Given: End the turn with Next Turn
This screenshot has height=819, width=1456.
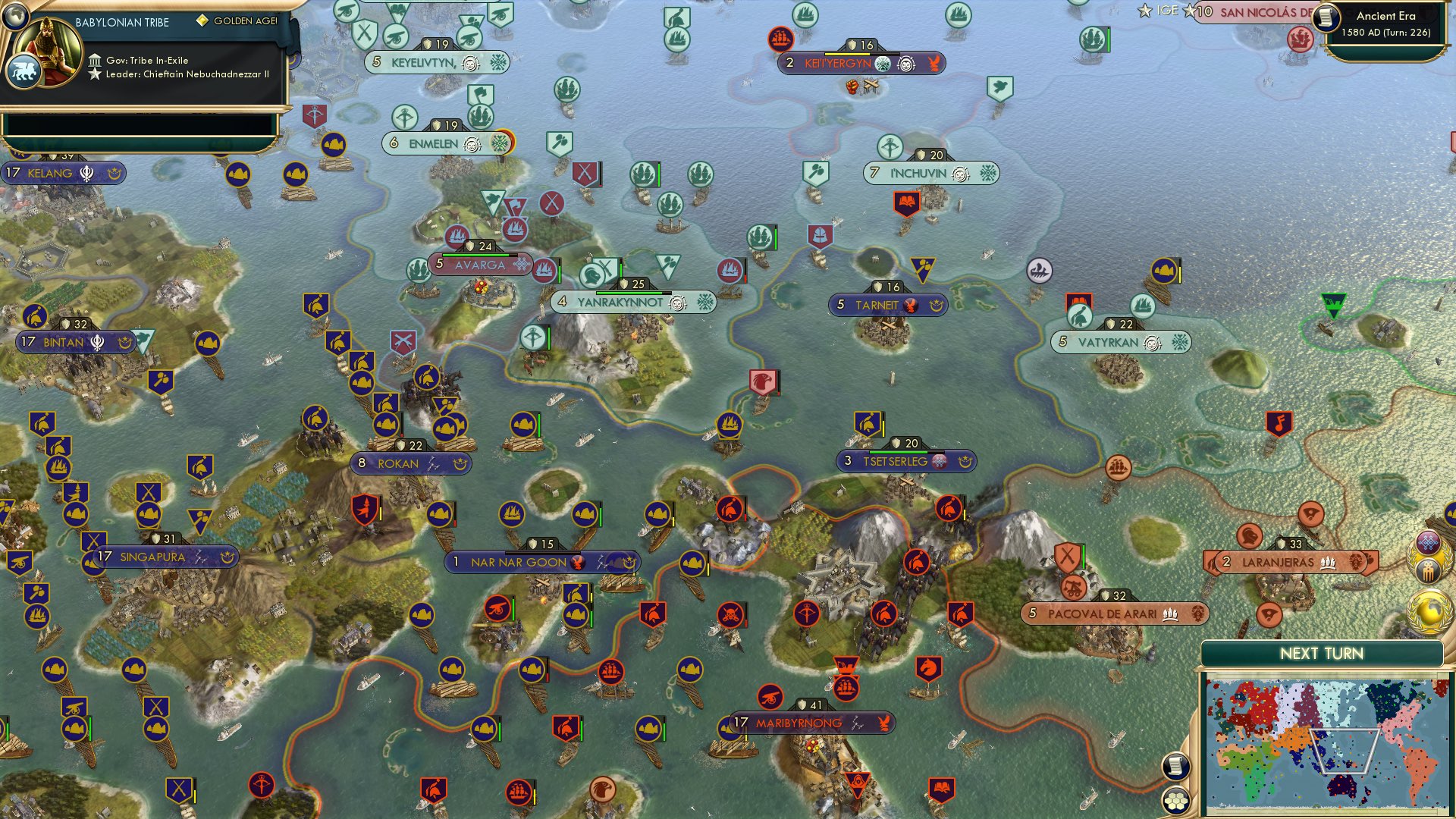Looking at the screenshot, I should (x=1321, y=654).
